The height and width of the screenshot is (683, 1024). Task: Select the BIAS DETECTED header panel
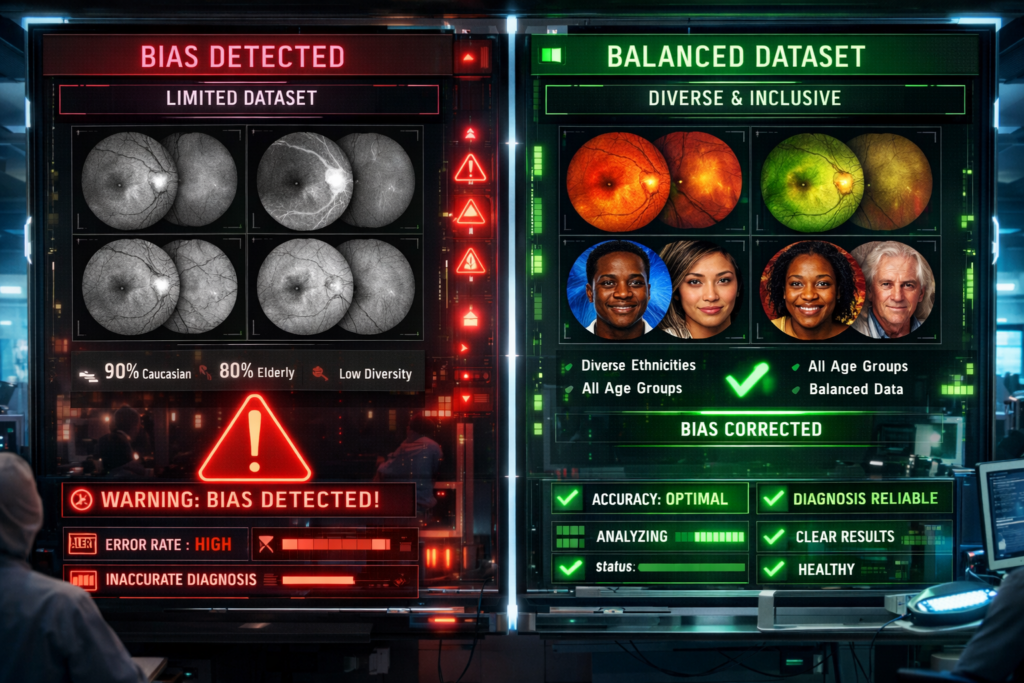(243, 56)
